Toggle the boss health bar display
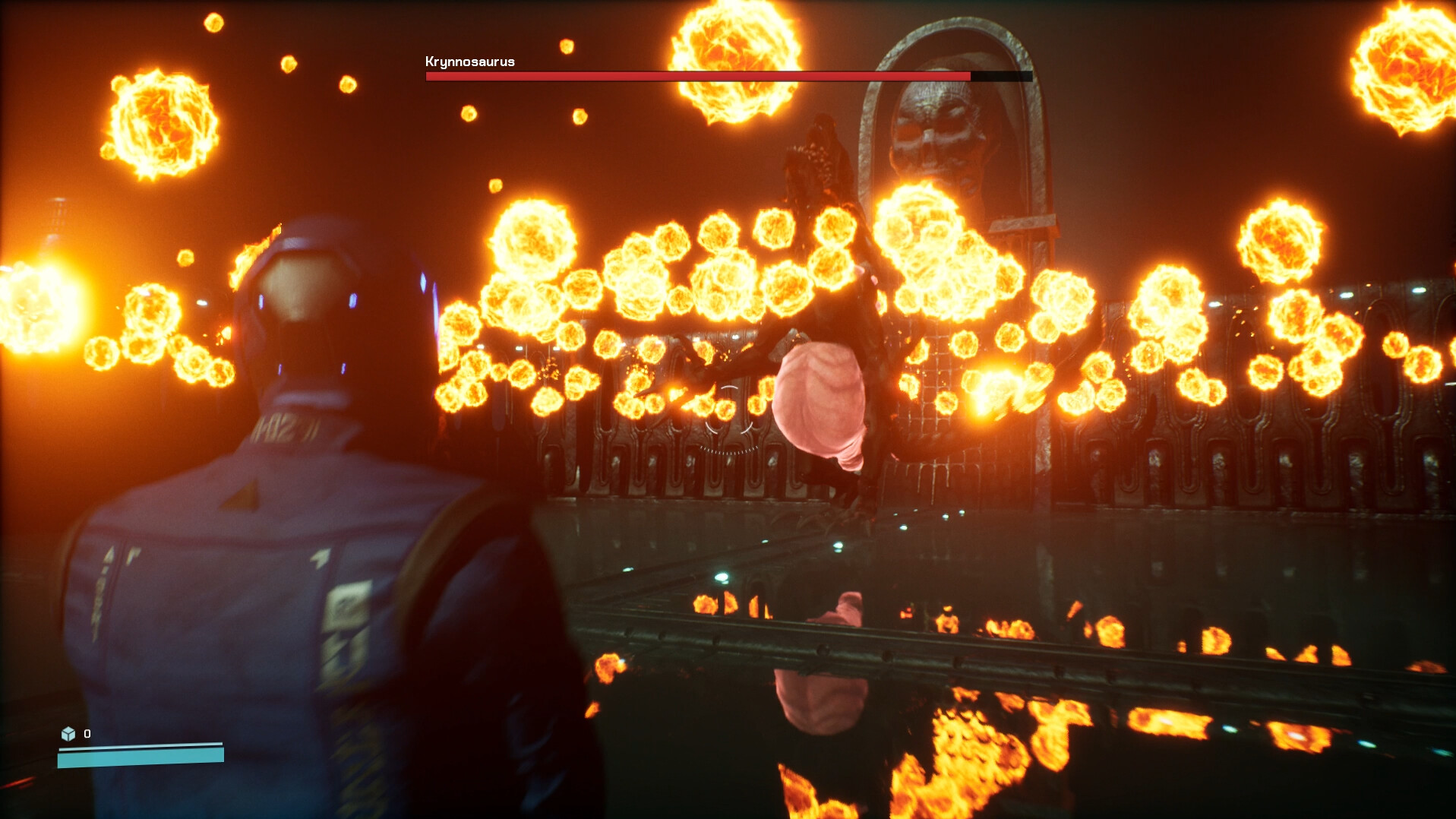This screenshot has width=1456, height=819. [x=728, y=77]
